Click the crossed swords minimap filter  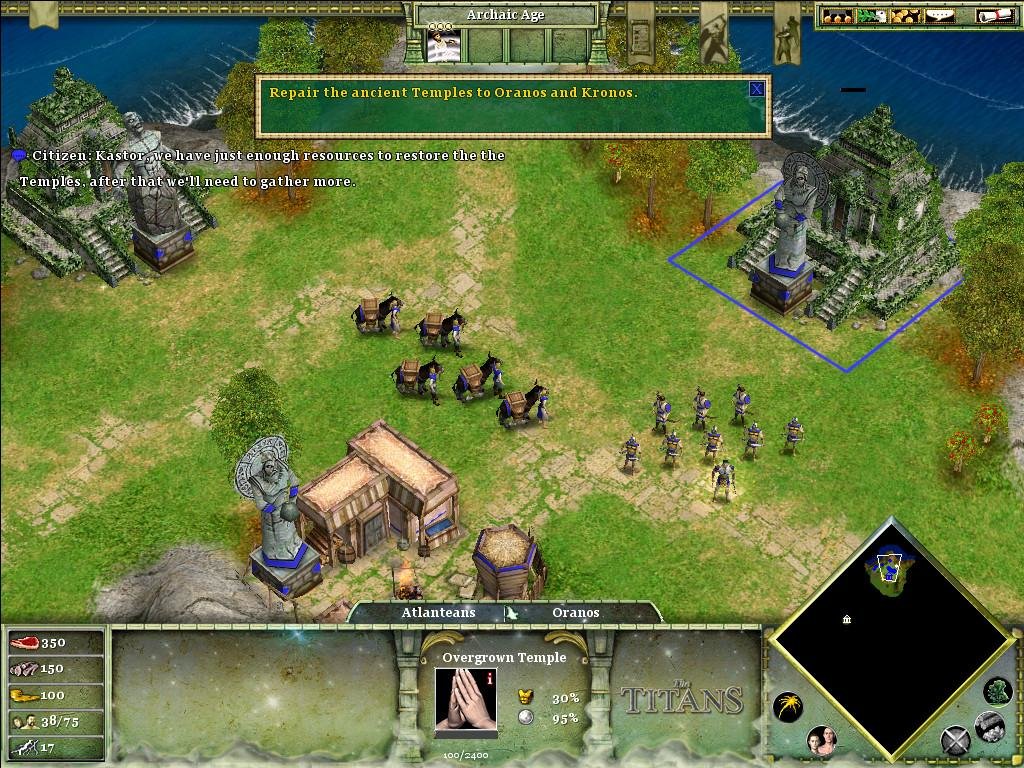955,742
